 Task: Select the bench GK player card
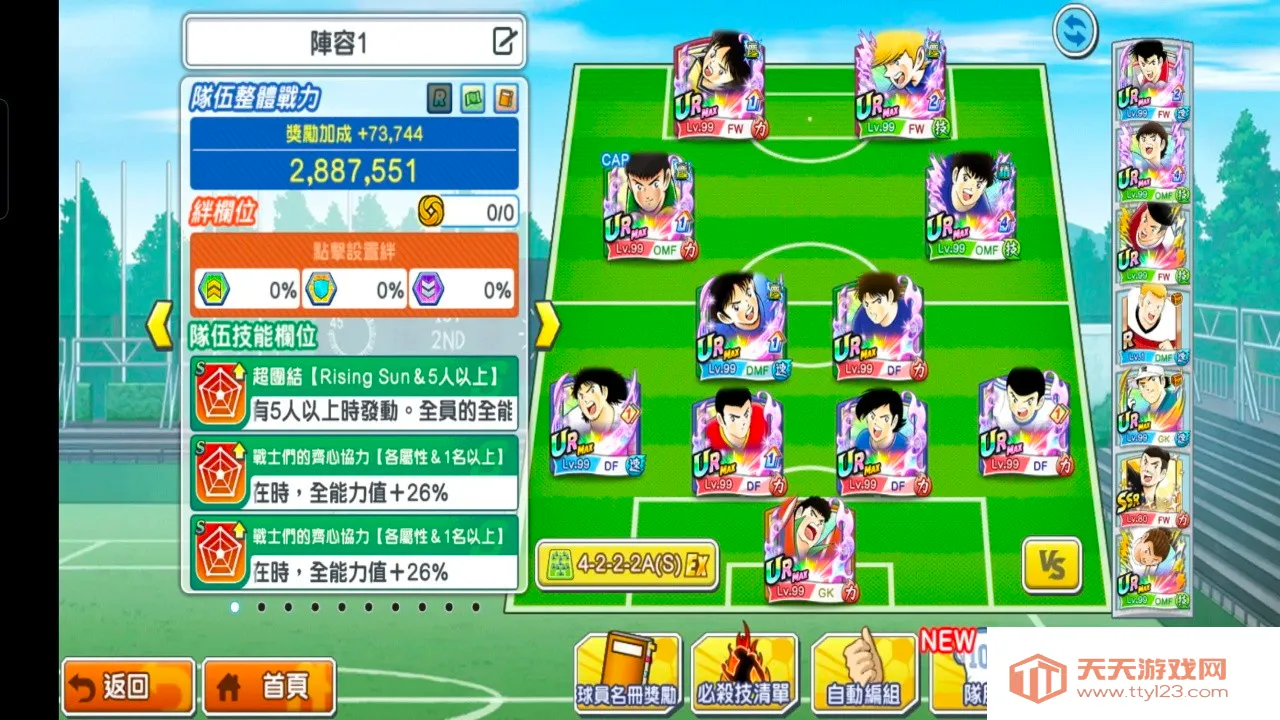pos(1151,408)
